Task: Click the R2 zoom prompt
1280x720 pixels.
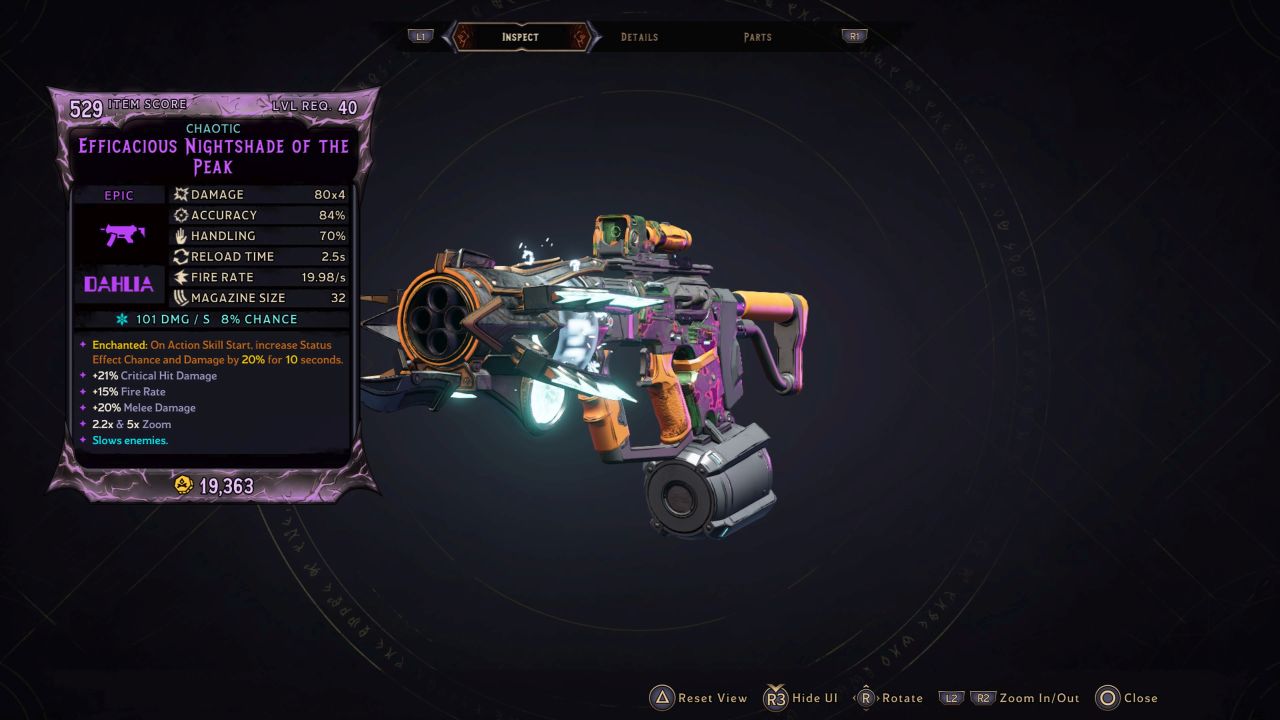Action: [983, 697]
